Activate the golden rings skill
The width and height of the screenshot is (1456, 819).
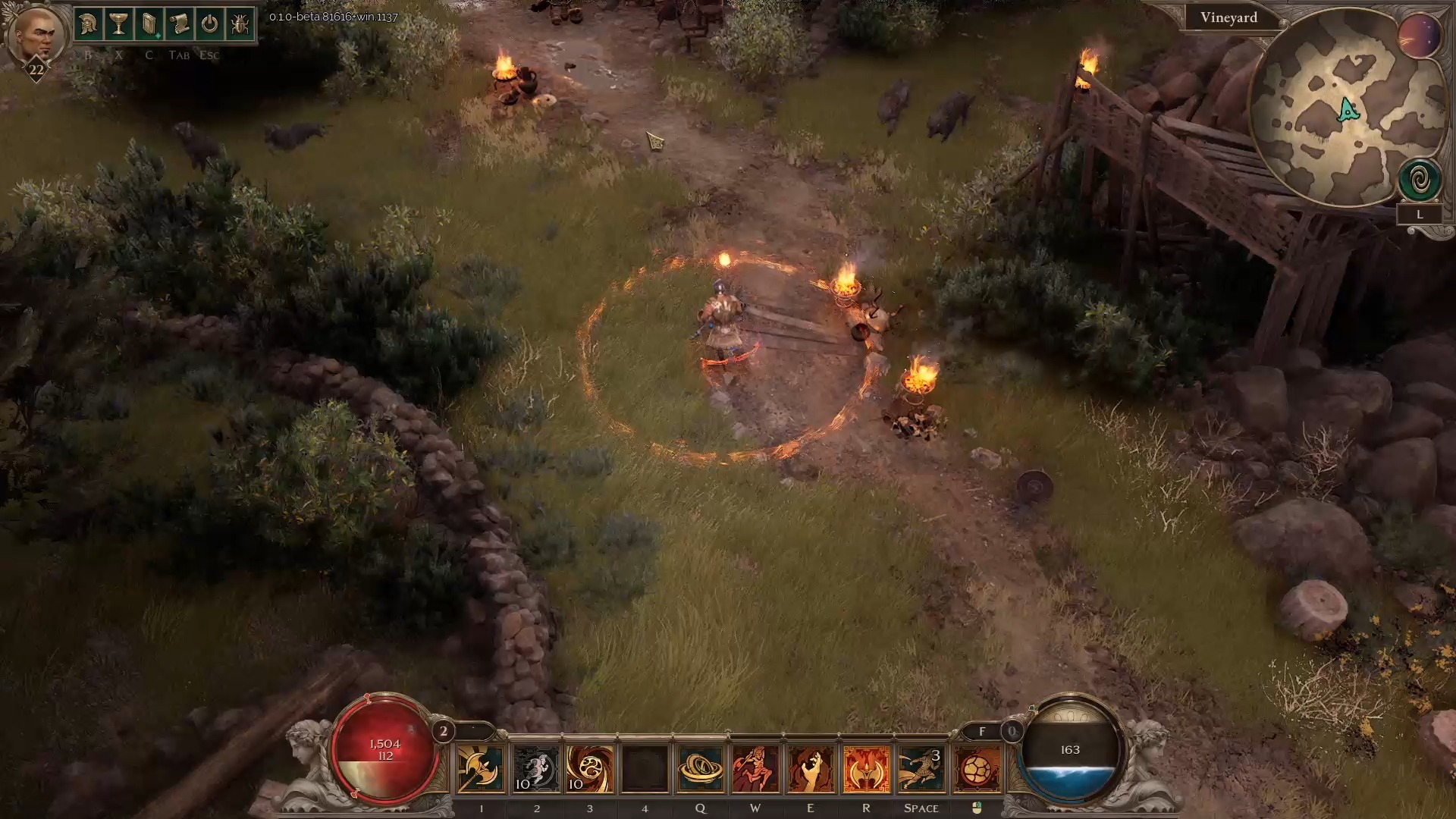click(x=700, y=769)
